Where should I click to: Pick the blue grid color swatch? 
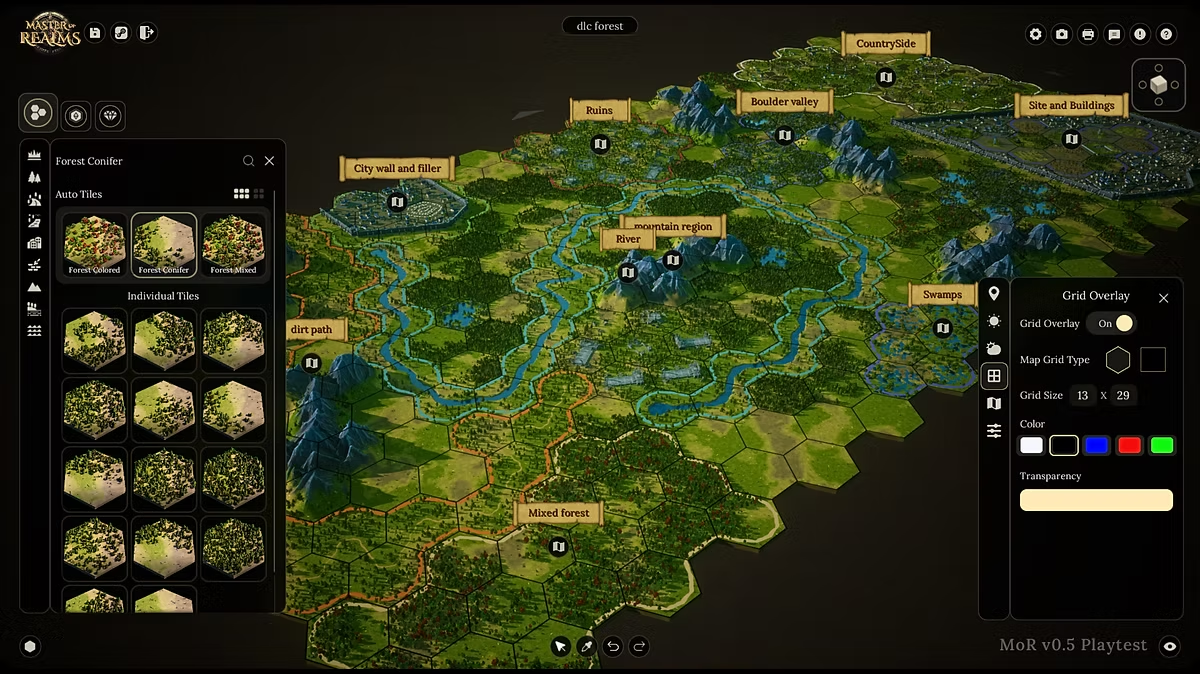(x=1097, y=446)
